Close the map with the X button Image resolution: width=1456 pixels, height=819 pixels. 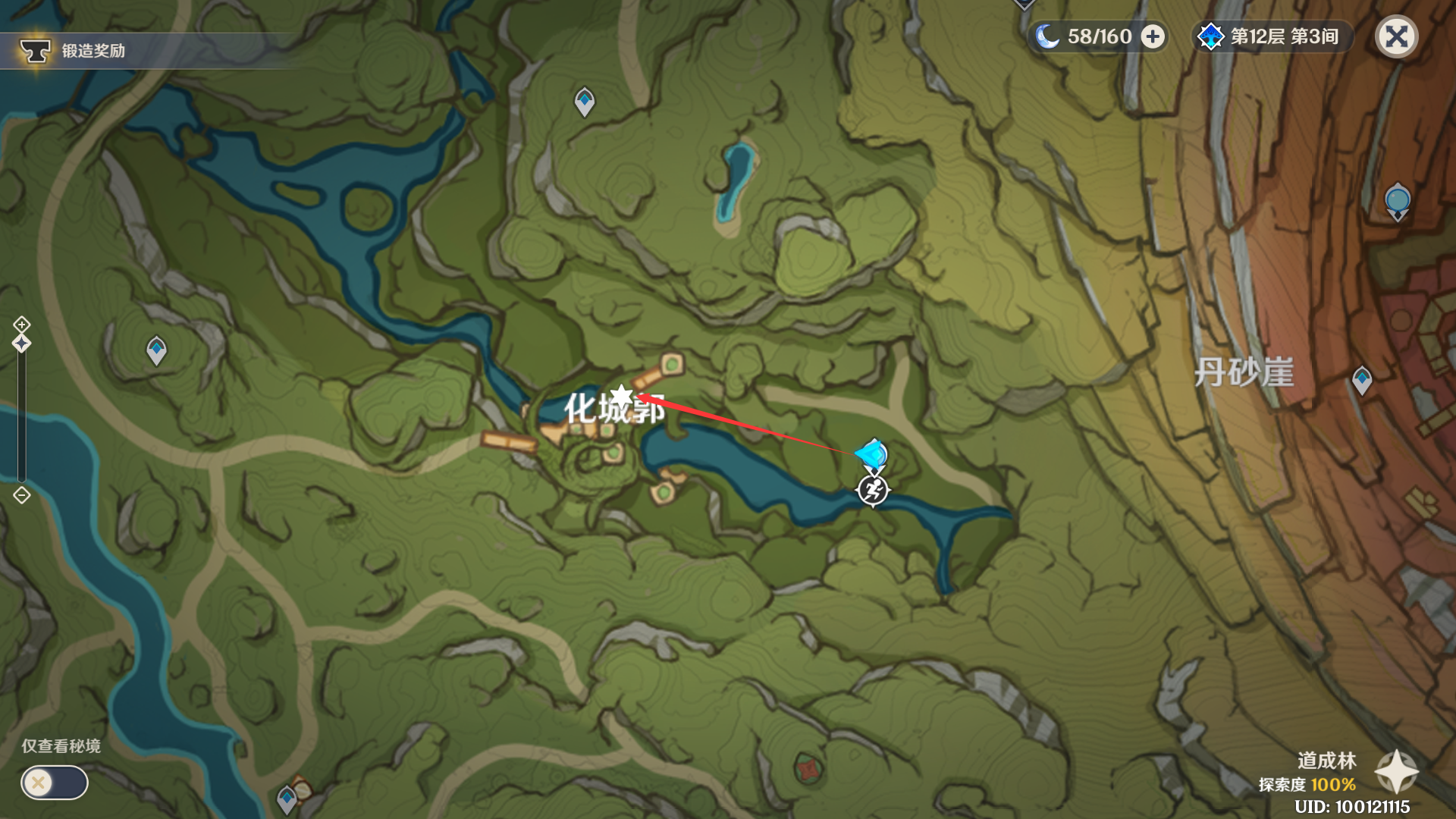[x=1396, y=36]
